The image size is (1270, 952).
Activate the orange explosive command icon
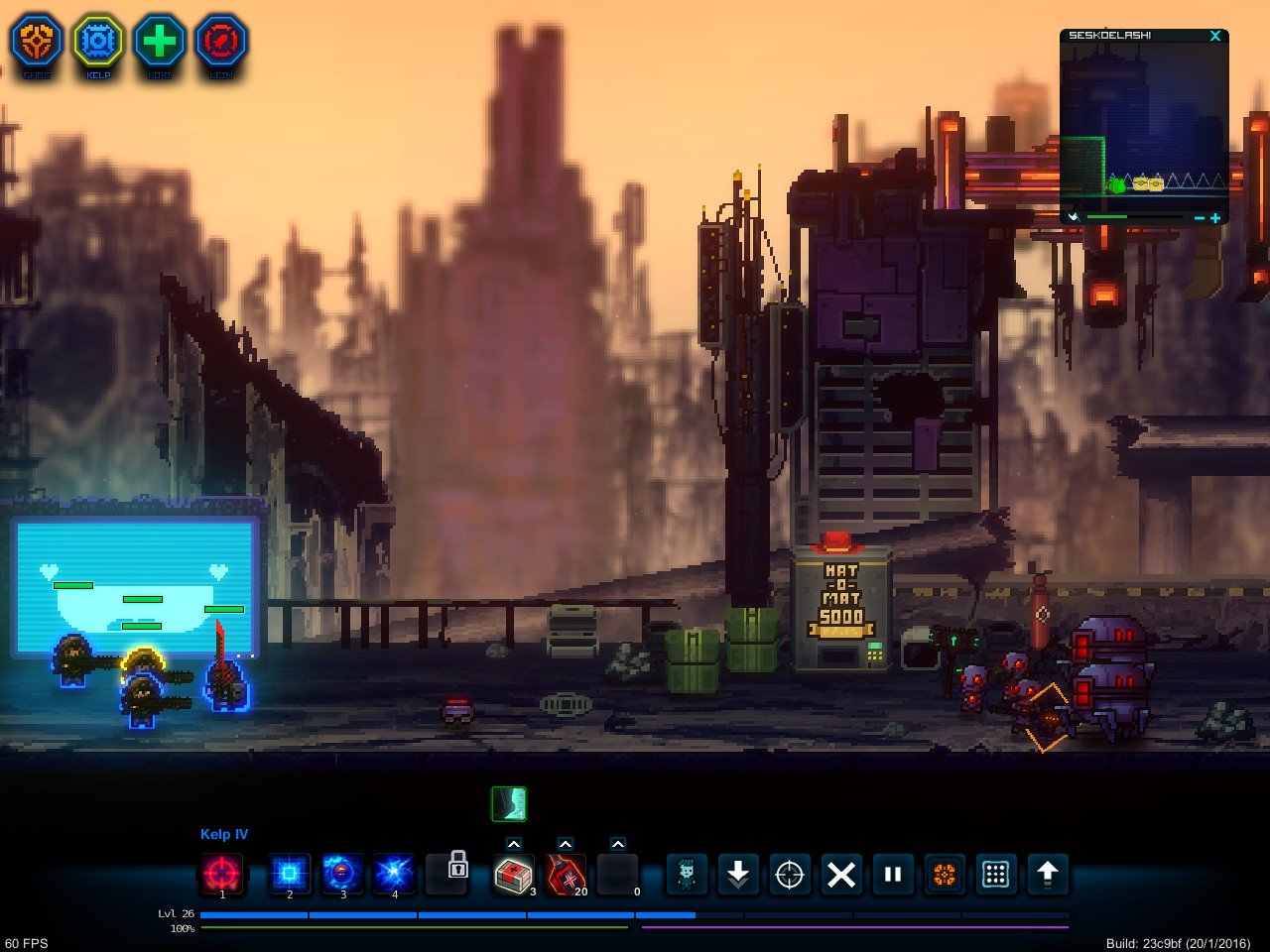[944, 875]
